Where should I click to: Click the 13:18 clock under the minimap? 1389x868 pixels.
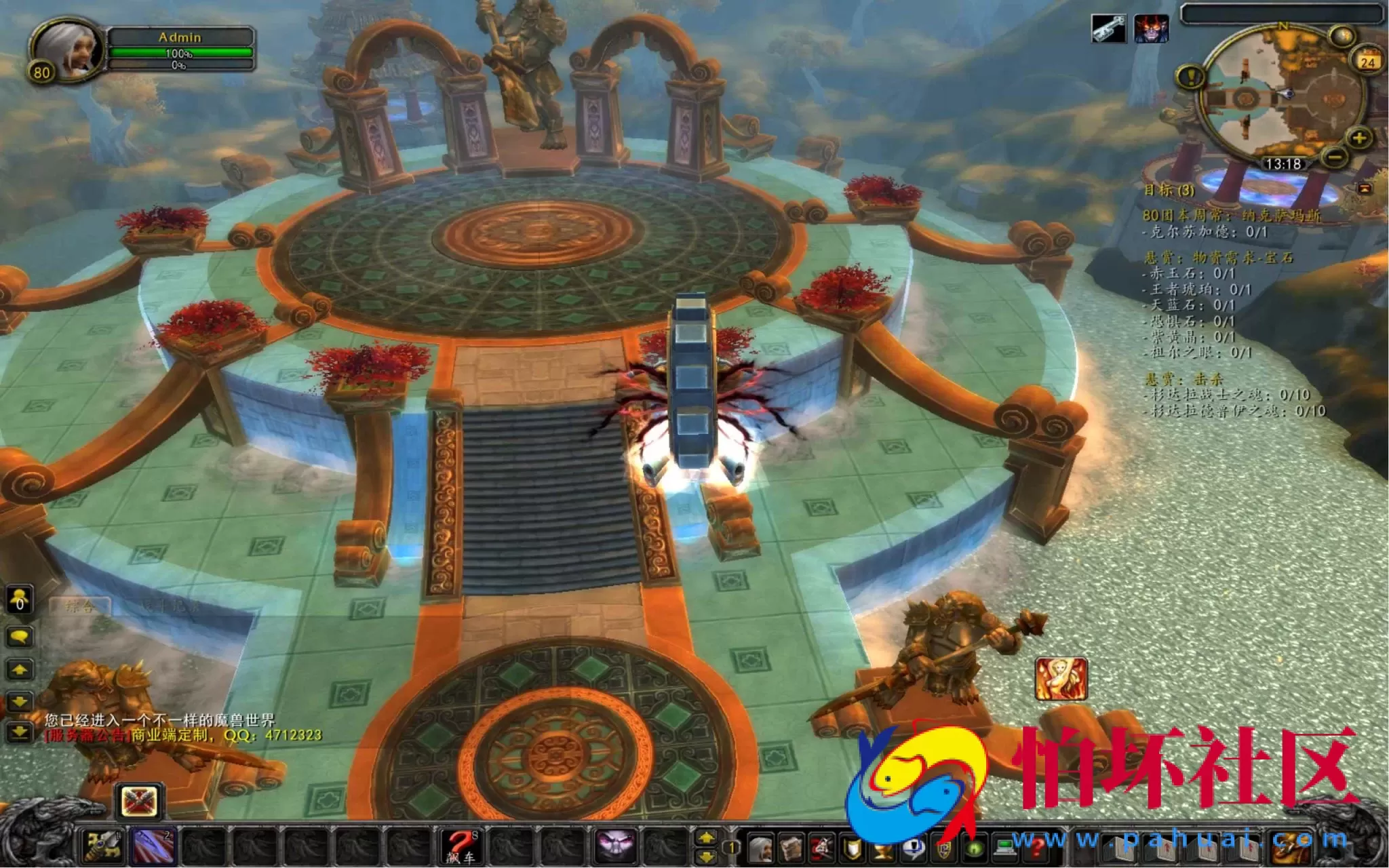1285,163
